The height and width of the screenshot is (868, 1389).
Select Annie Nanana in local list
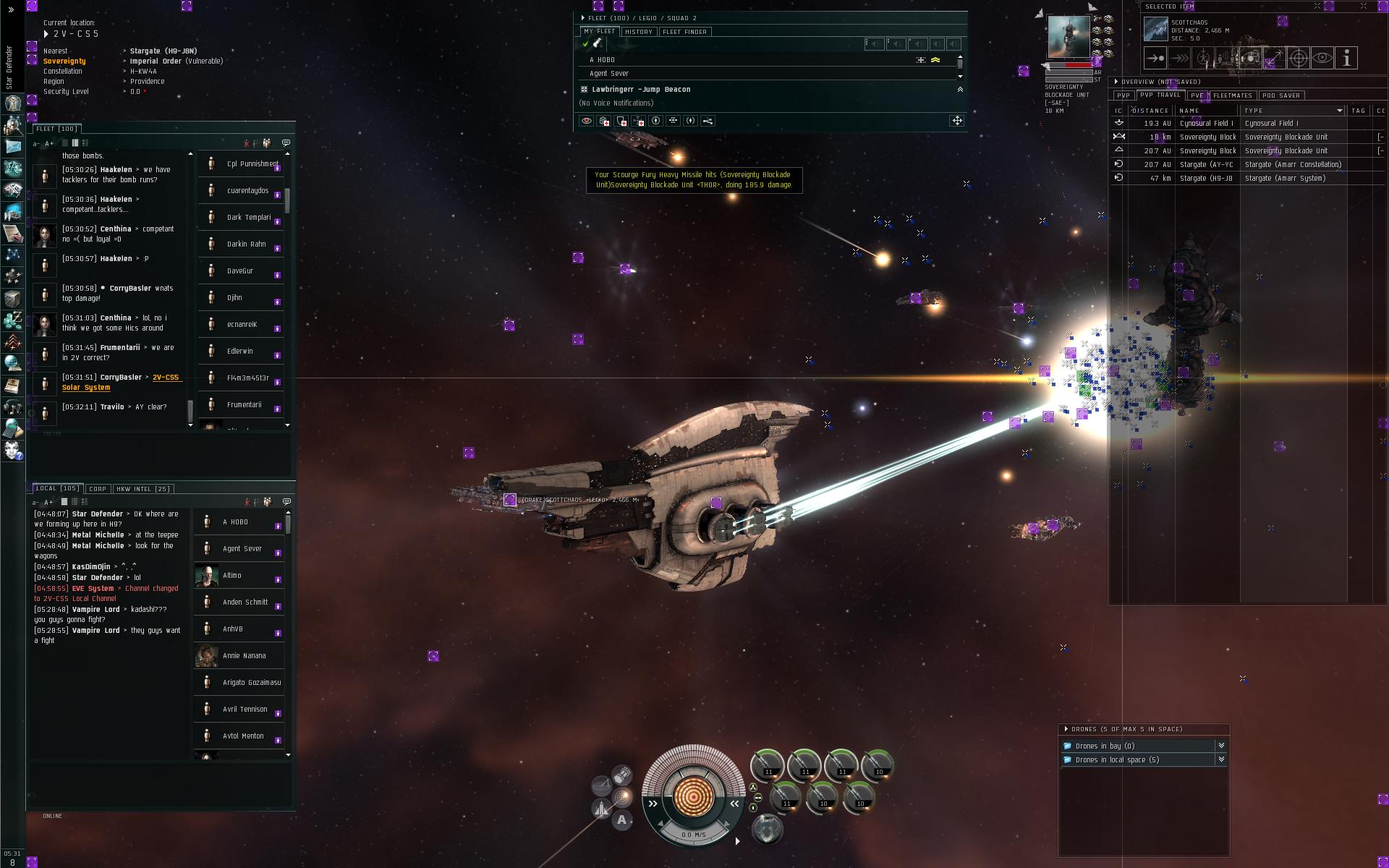(x=244, y=656)
